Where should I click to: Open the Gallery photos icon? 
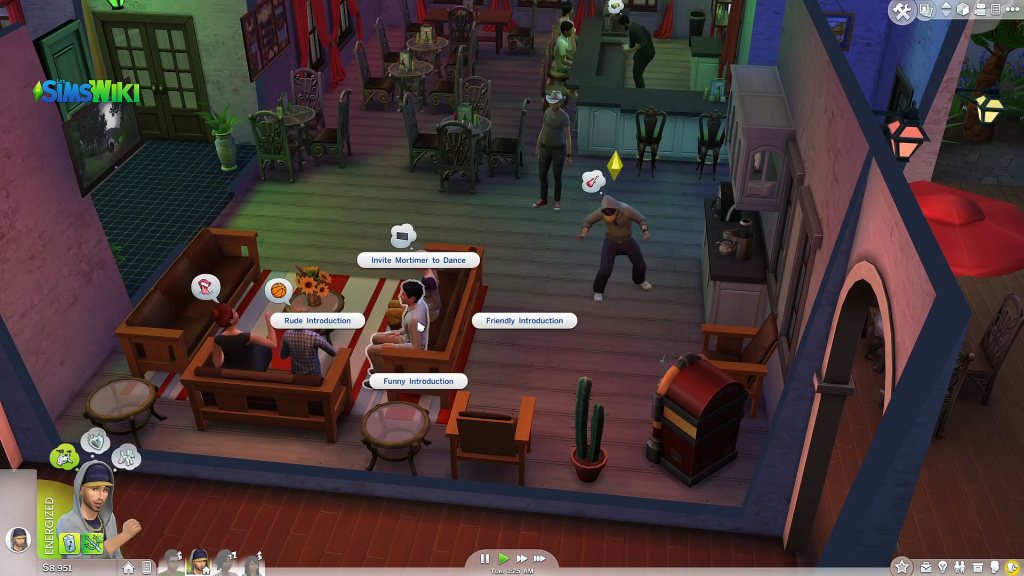(x=927, y=11)
